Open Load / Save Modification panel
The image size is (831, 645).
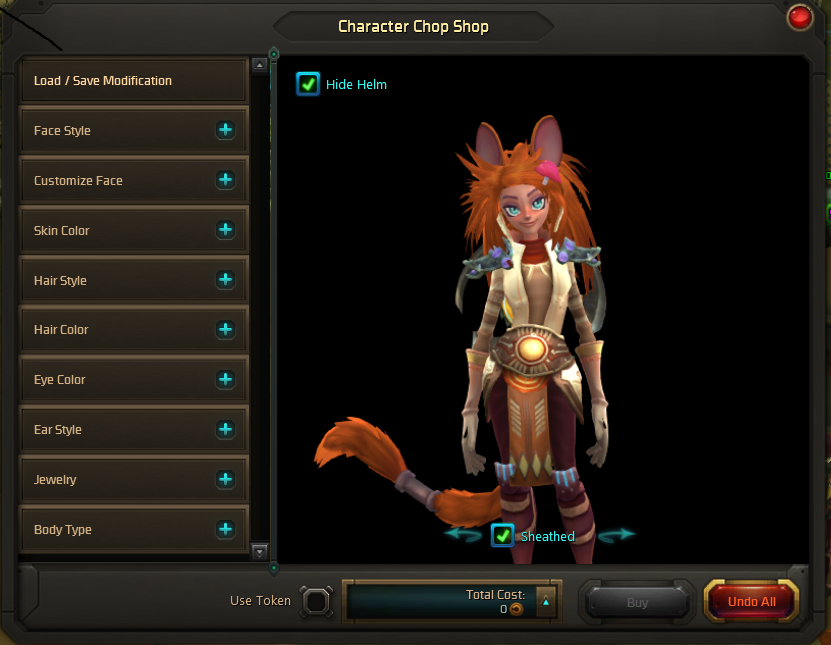pos(133,81)
